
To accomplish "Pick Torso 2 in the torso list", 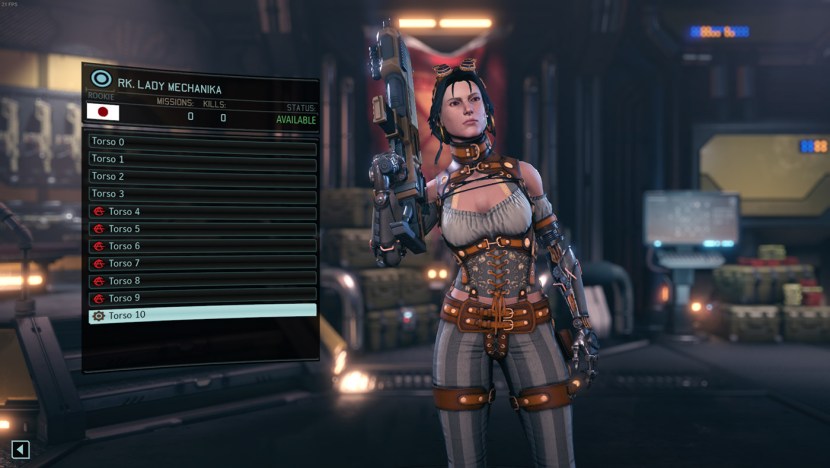I will [202, 176].
